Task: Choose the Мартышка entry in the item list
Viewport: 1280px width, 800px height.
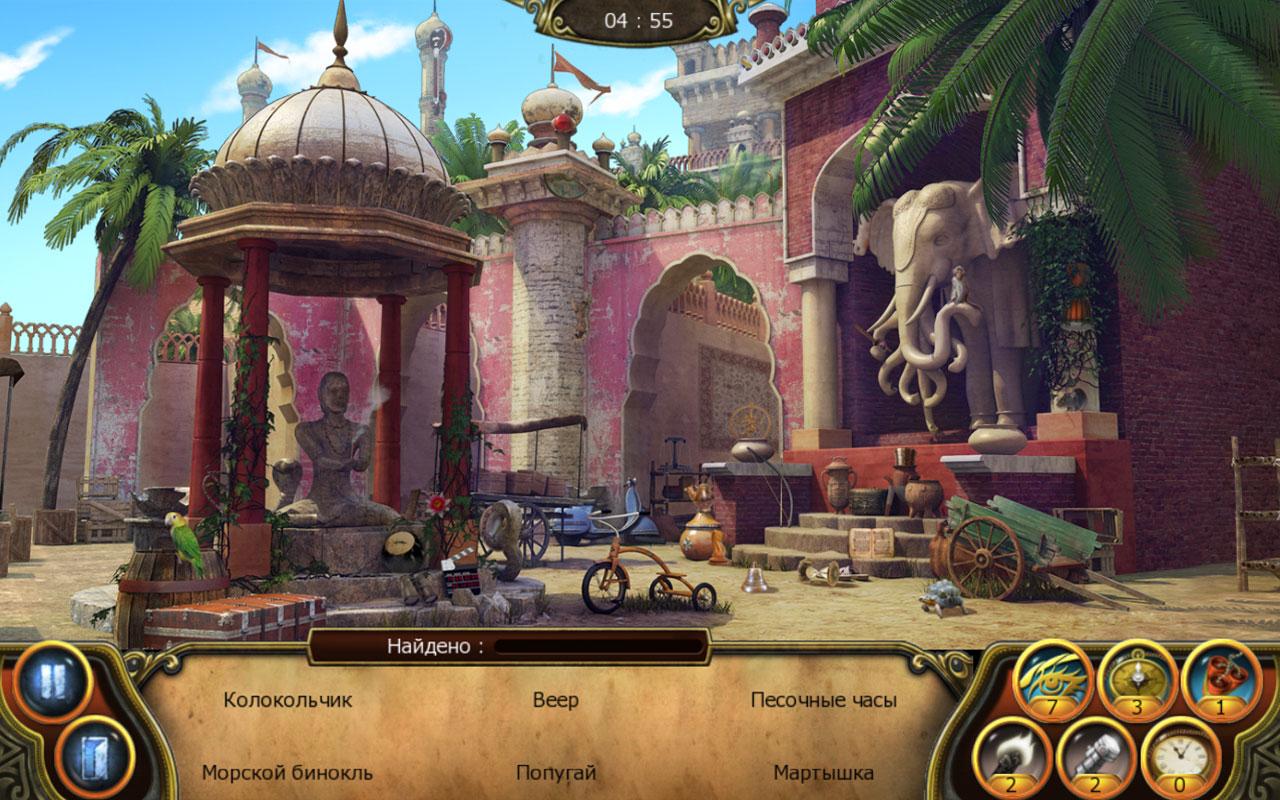Action: 823,773
